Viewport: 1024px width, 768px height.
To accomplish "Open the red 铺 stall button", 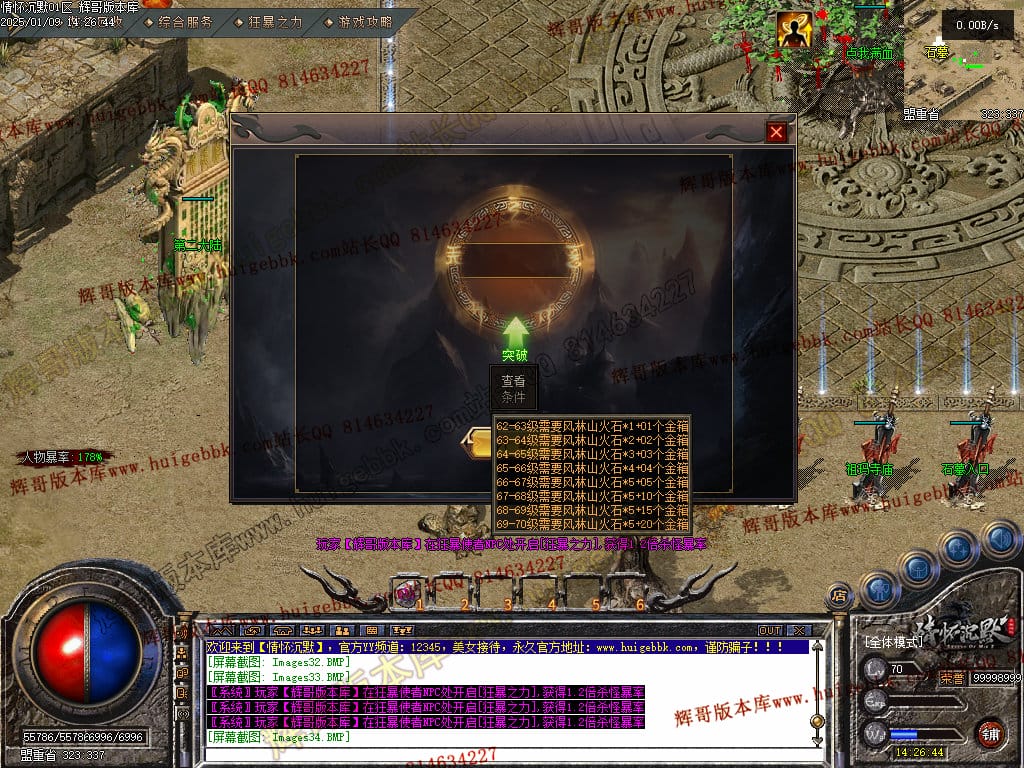I will (990, 731).
